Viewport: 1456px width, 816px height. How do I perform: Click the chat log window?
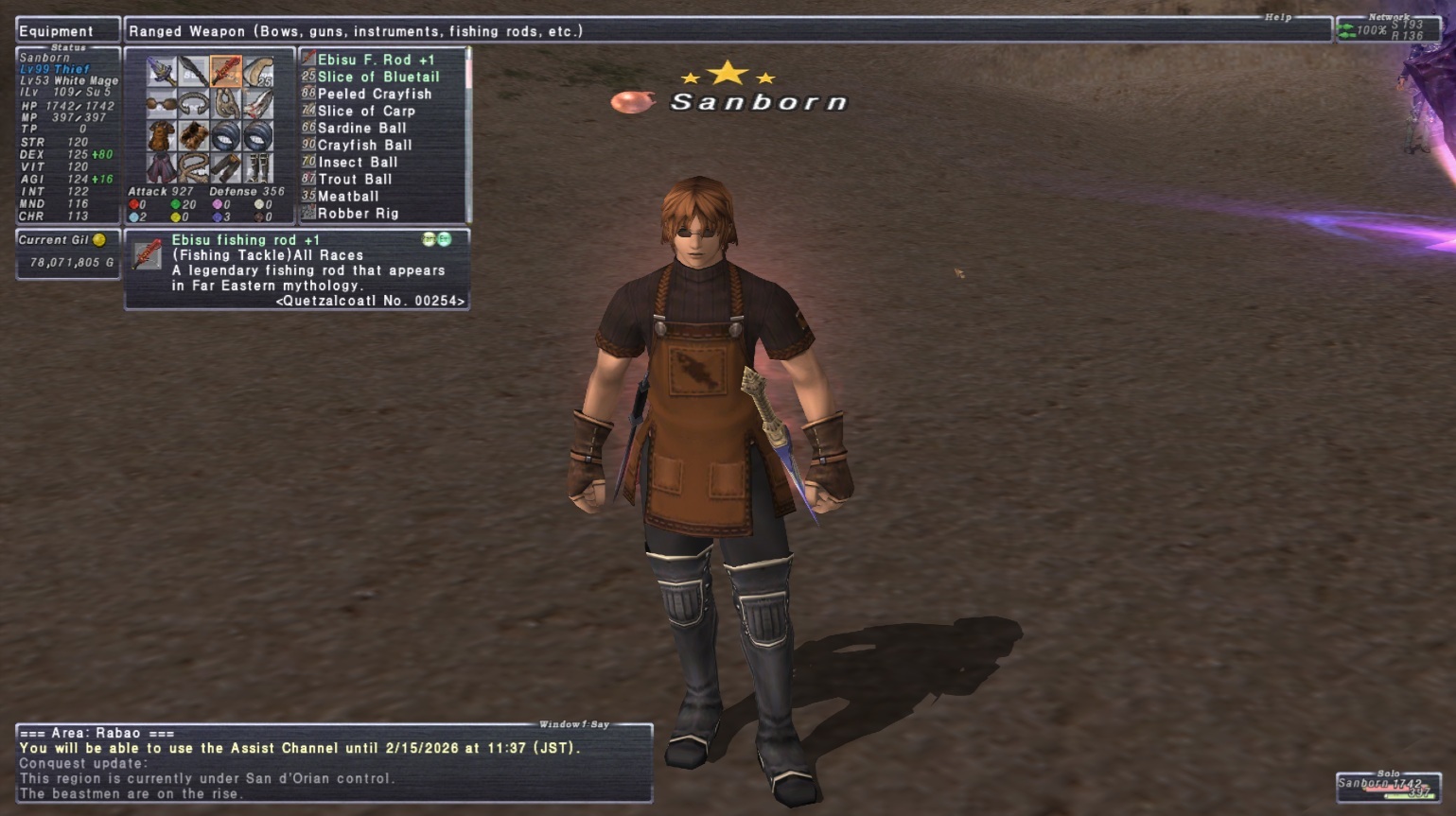334,764
